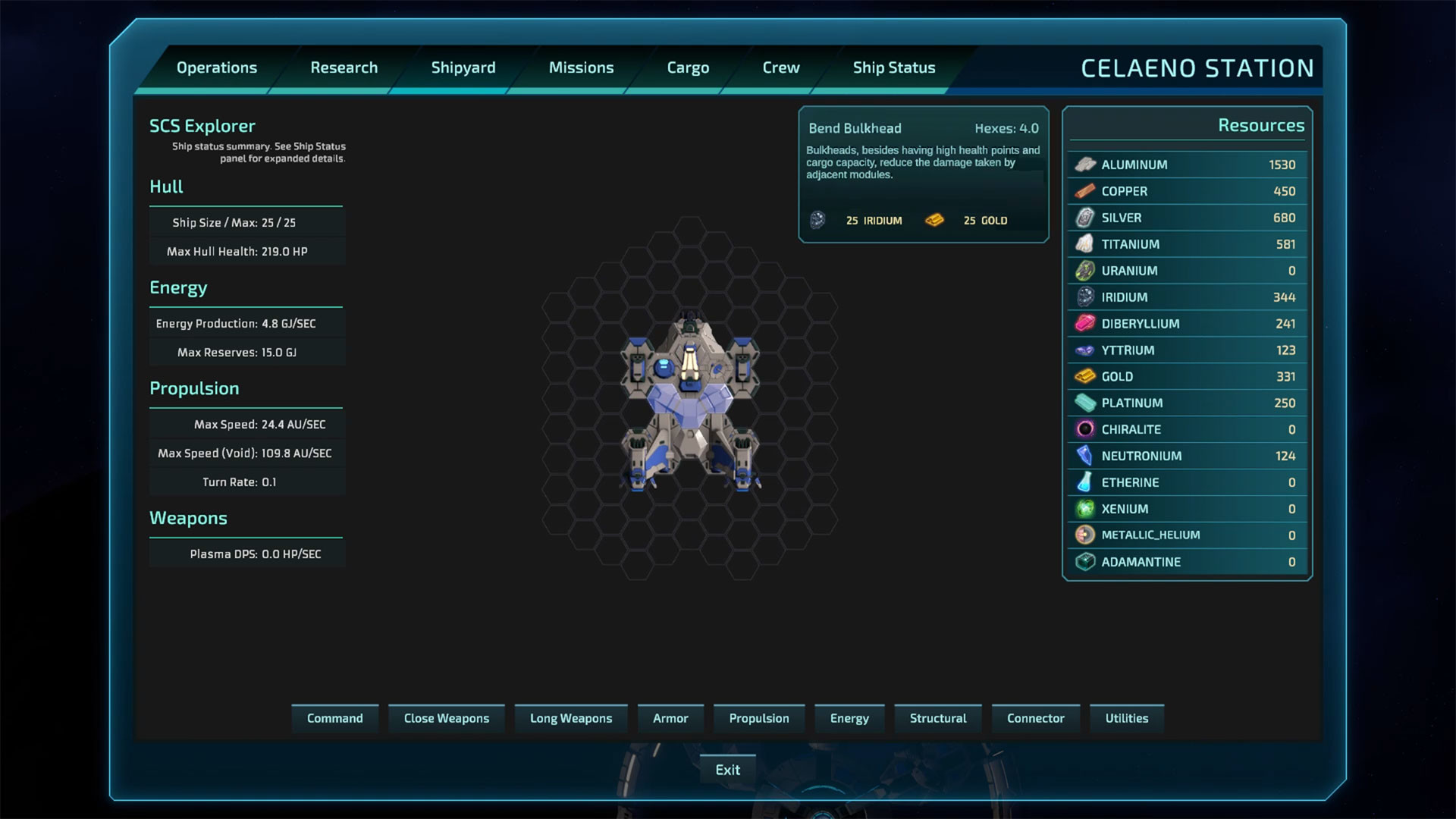
Task: Click the Uranium resource icon
Action: [1086, 271]
